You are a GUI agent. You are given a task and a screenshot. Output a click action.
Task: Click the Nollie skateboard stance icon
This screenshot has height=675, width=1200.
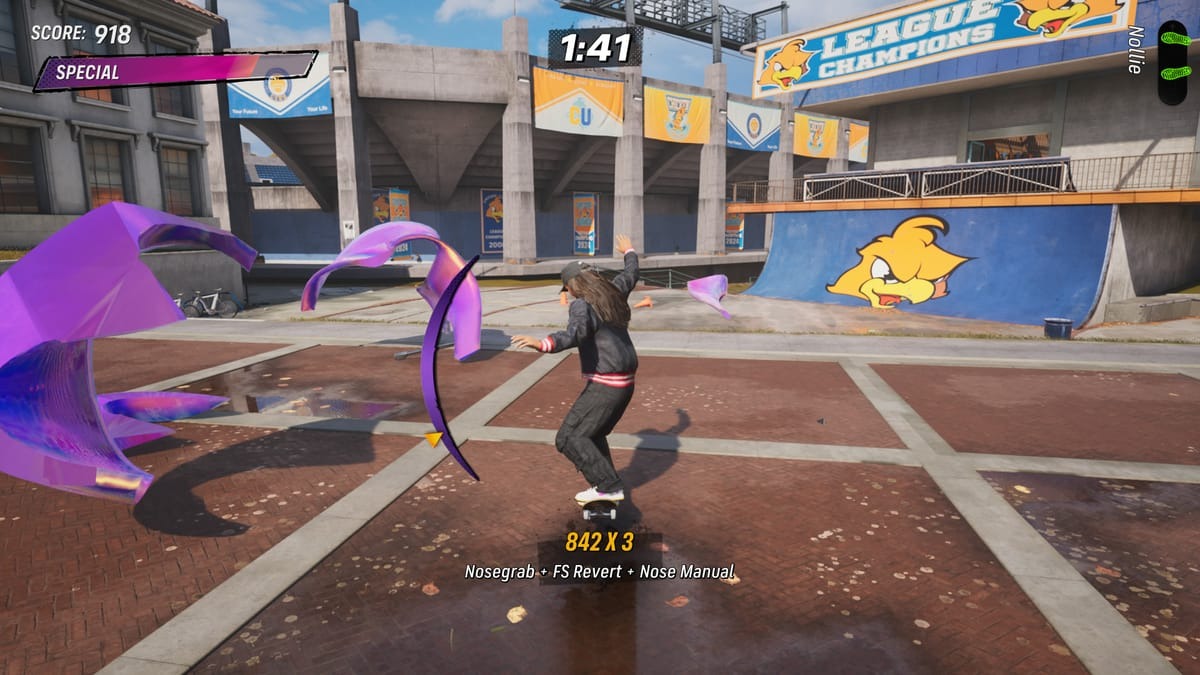click(1173, 62)
